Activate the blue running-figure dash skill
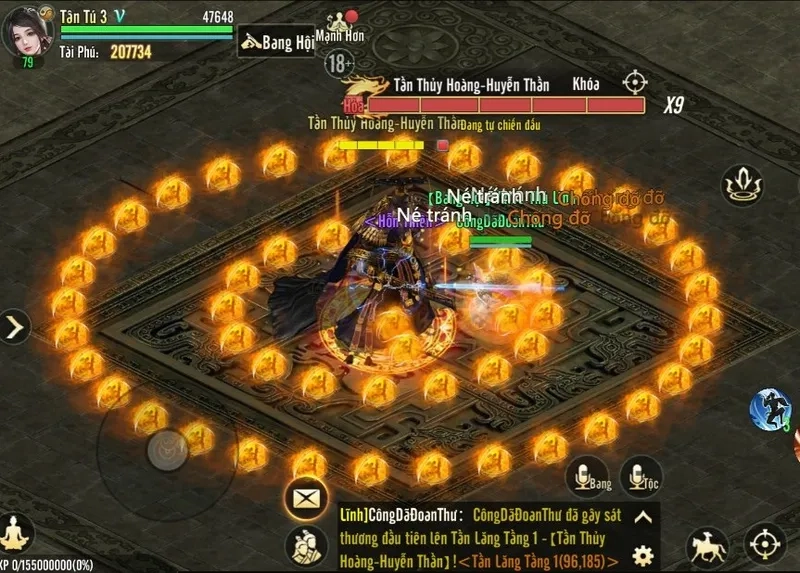 (x=770, y=410)
